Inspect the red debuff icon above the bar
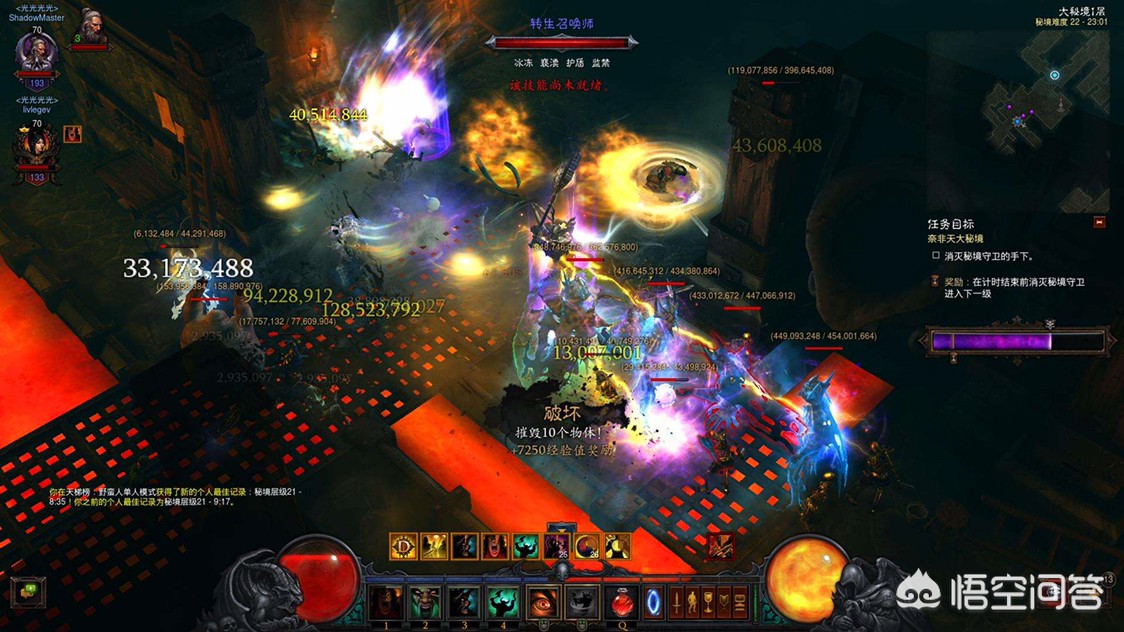 click(x=720, y=546)
